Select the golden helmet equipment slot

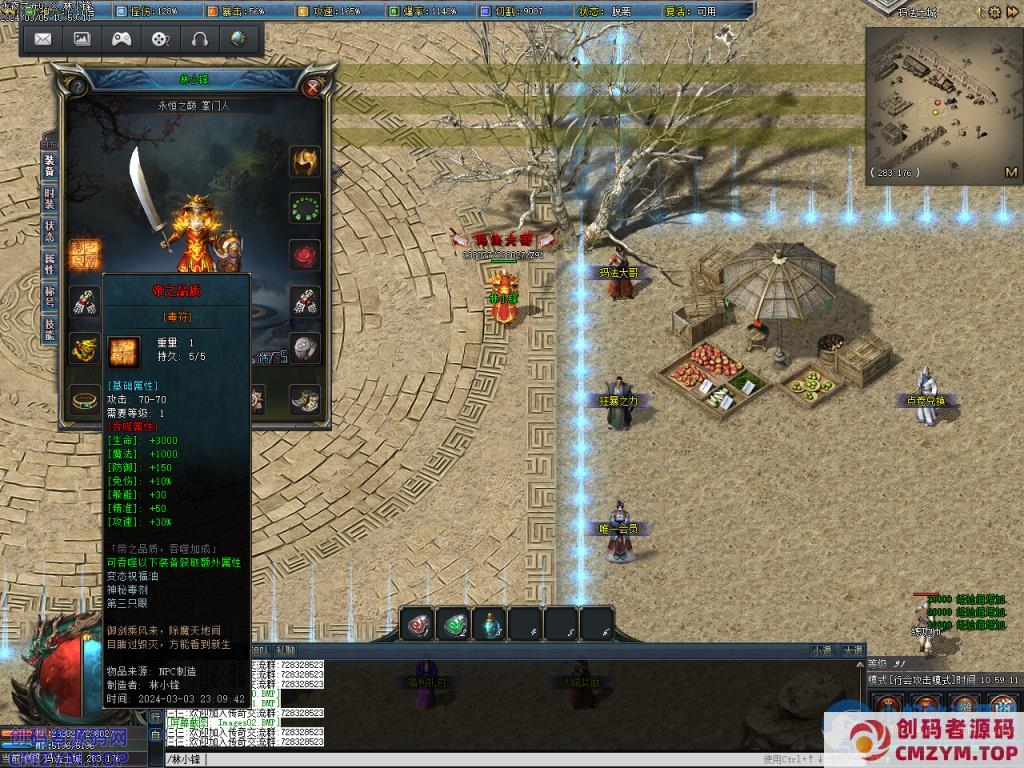305,161
